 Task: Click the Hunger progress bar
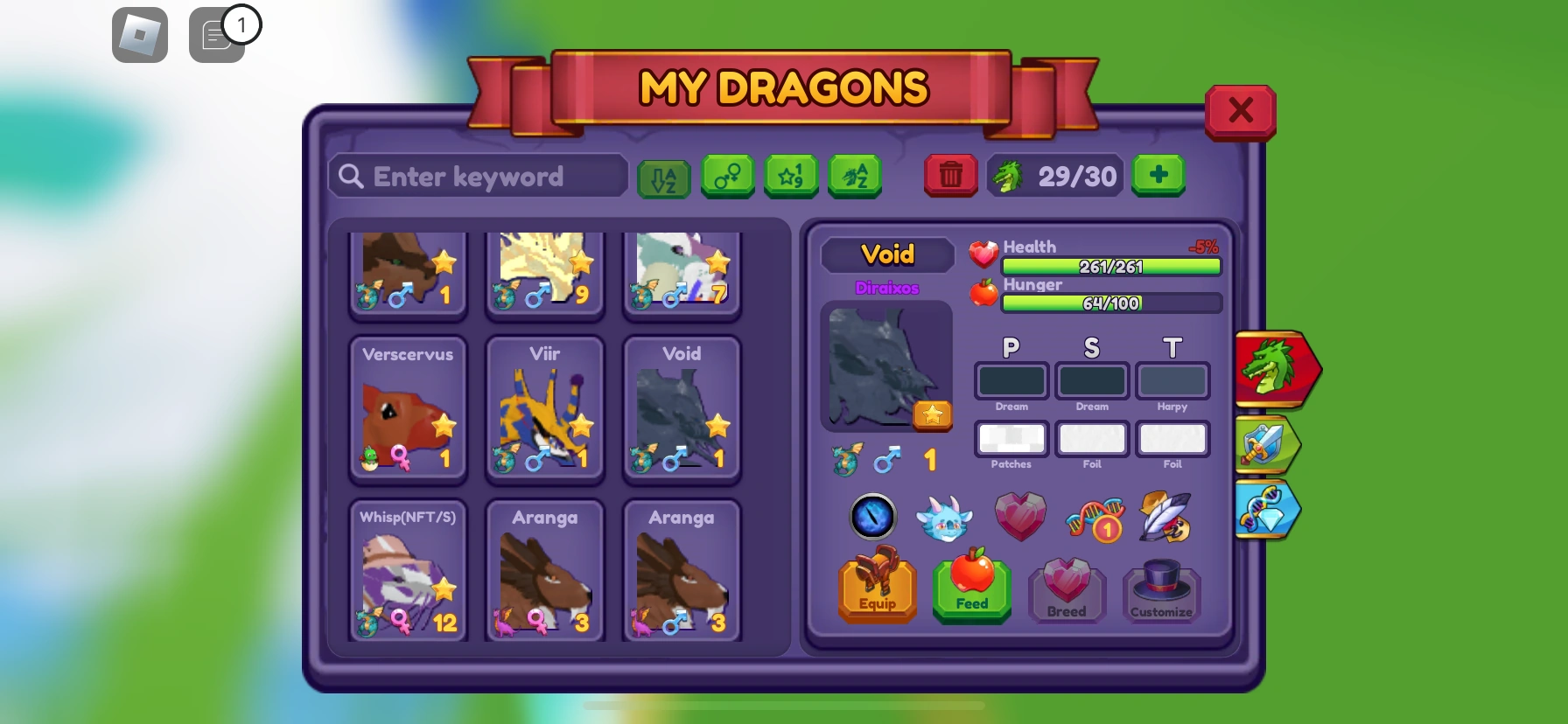pyautogui.click(x=1109, y=303)
